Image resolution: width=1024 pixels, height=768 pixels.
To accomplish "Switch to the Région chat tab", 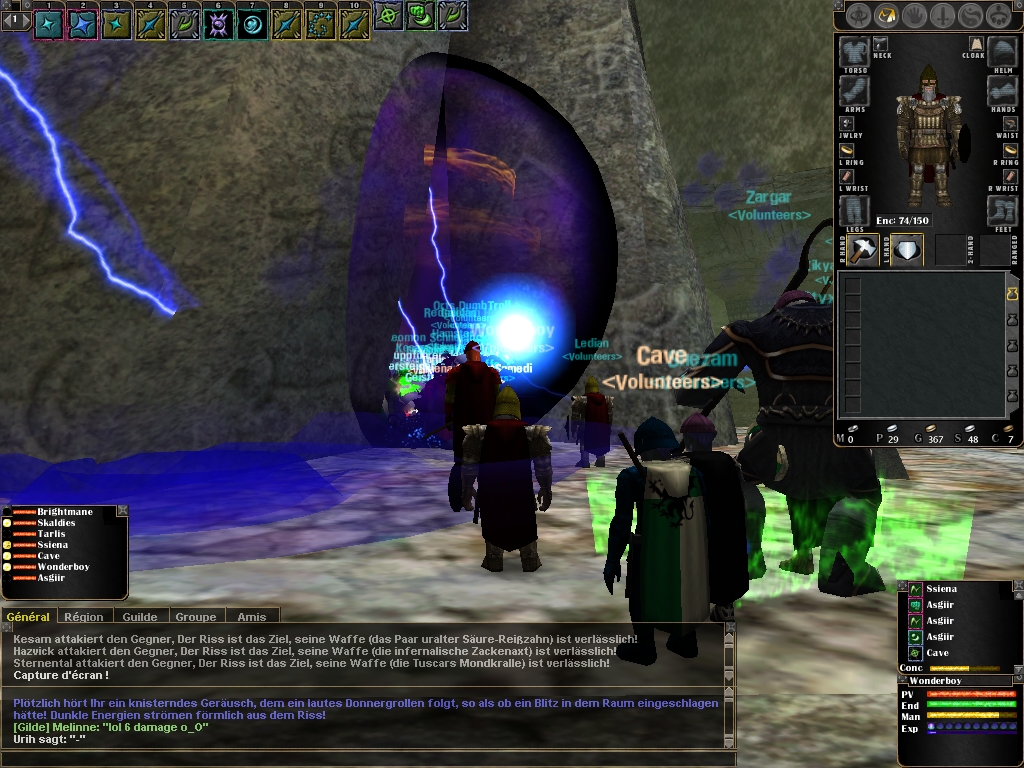I will 84,617.
